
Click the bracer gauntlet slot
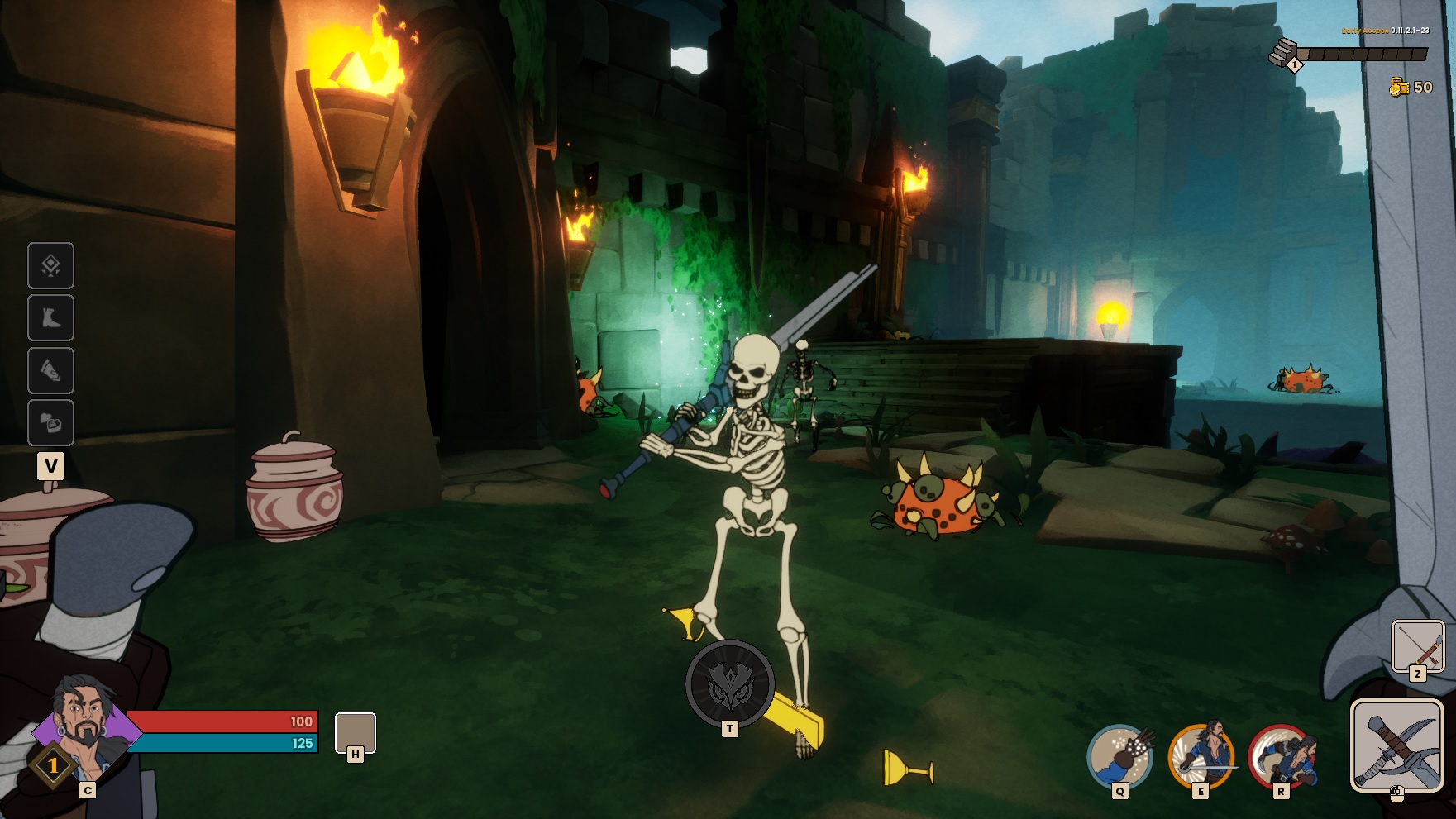[x=50, y=370]
